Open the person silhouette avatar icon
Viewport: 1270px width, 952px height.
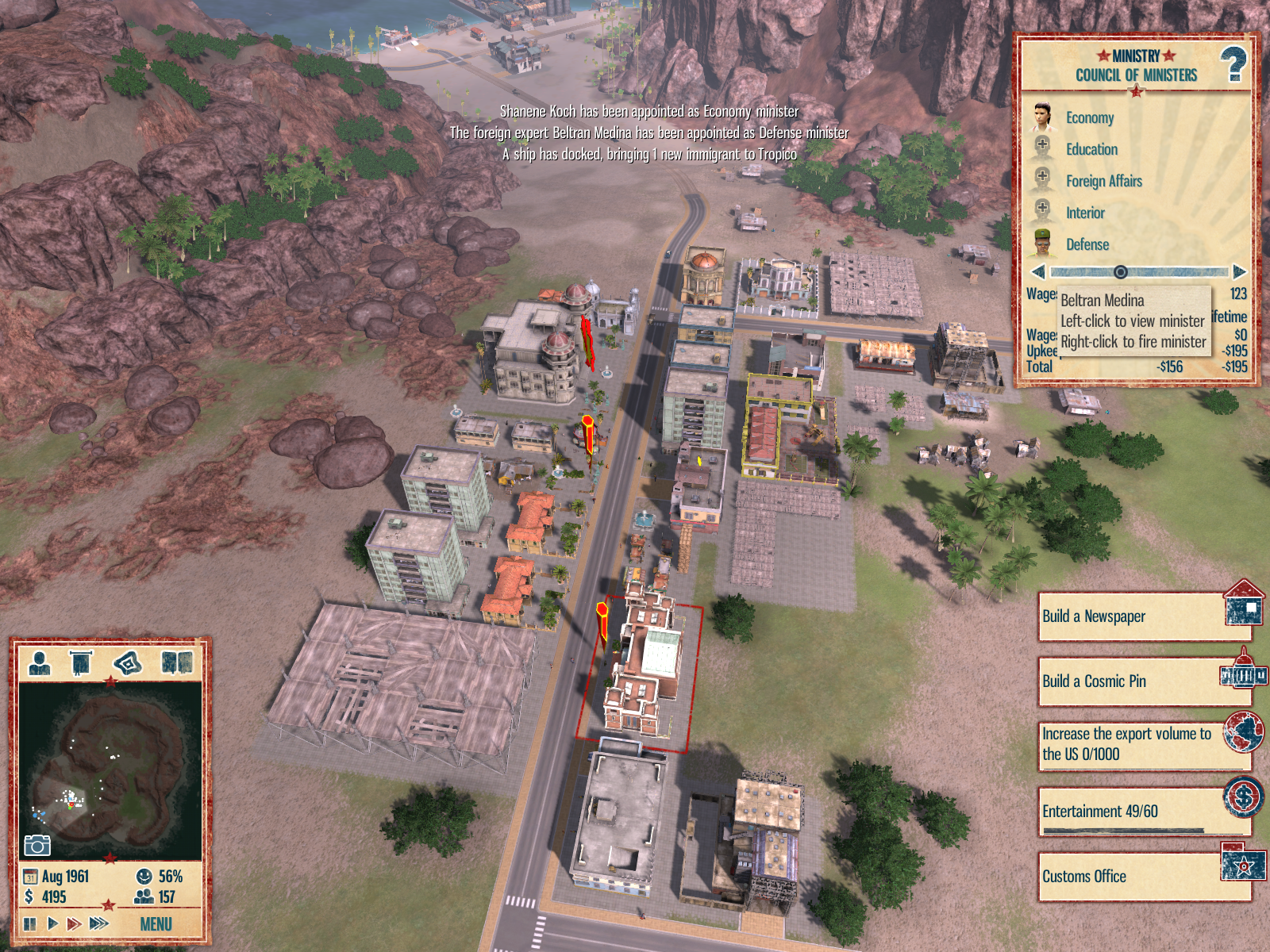40,662
